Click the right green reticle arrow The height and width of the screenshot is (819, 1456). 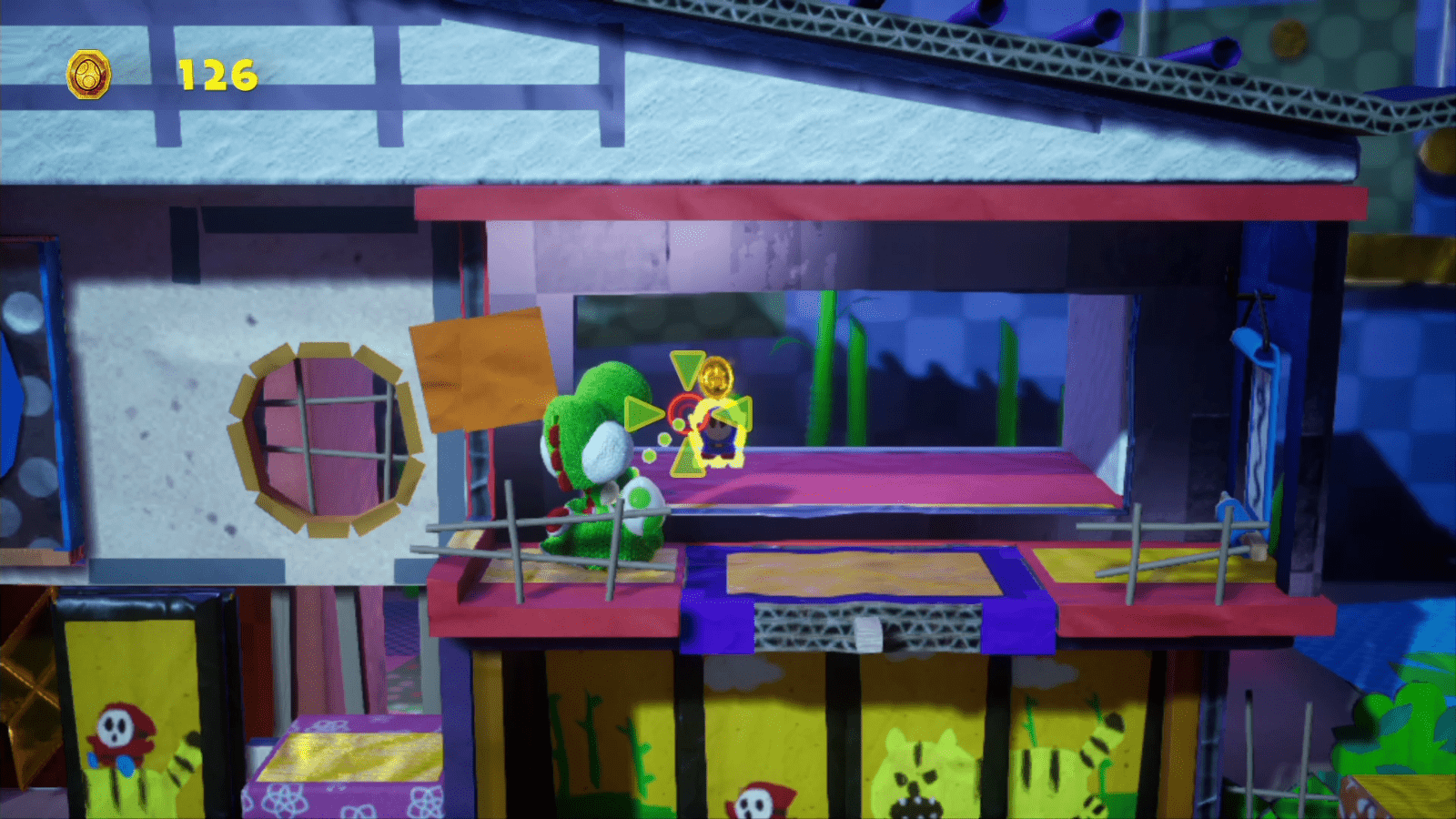click(737, 414)
